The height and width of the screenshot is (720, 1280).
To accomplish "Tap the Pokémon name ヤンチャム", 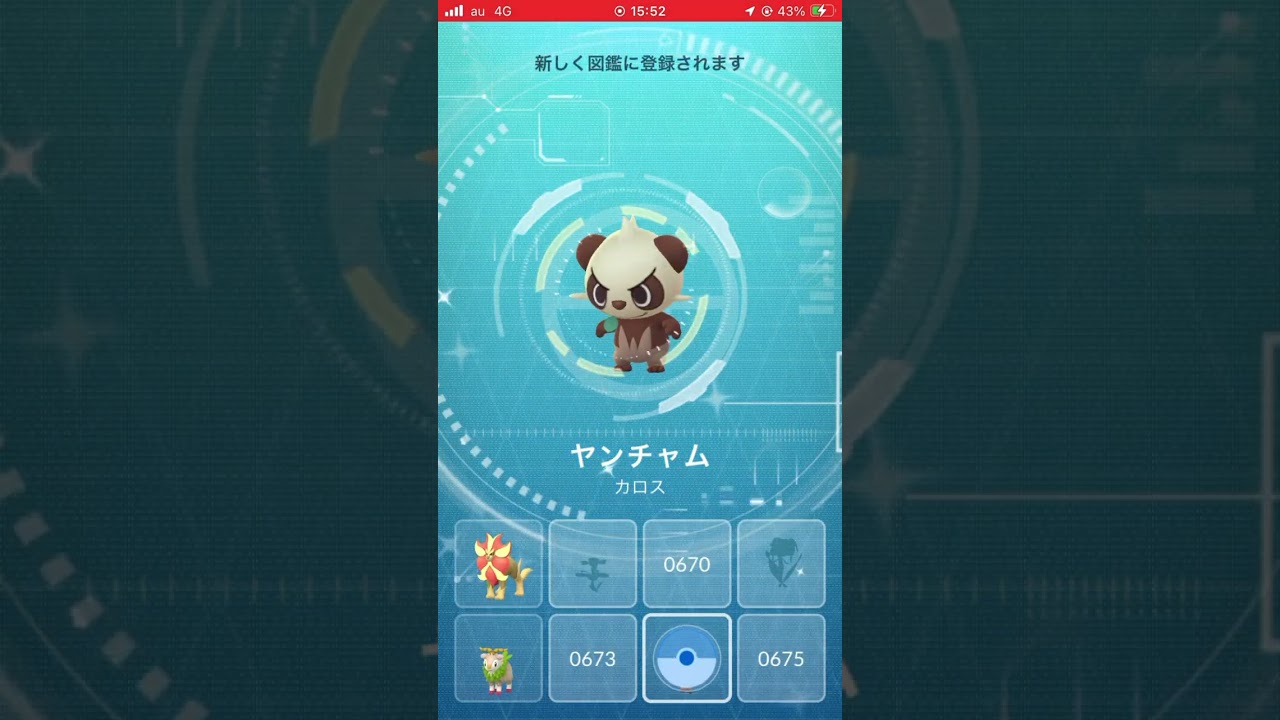I will tap(640, 457).
